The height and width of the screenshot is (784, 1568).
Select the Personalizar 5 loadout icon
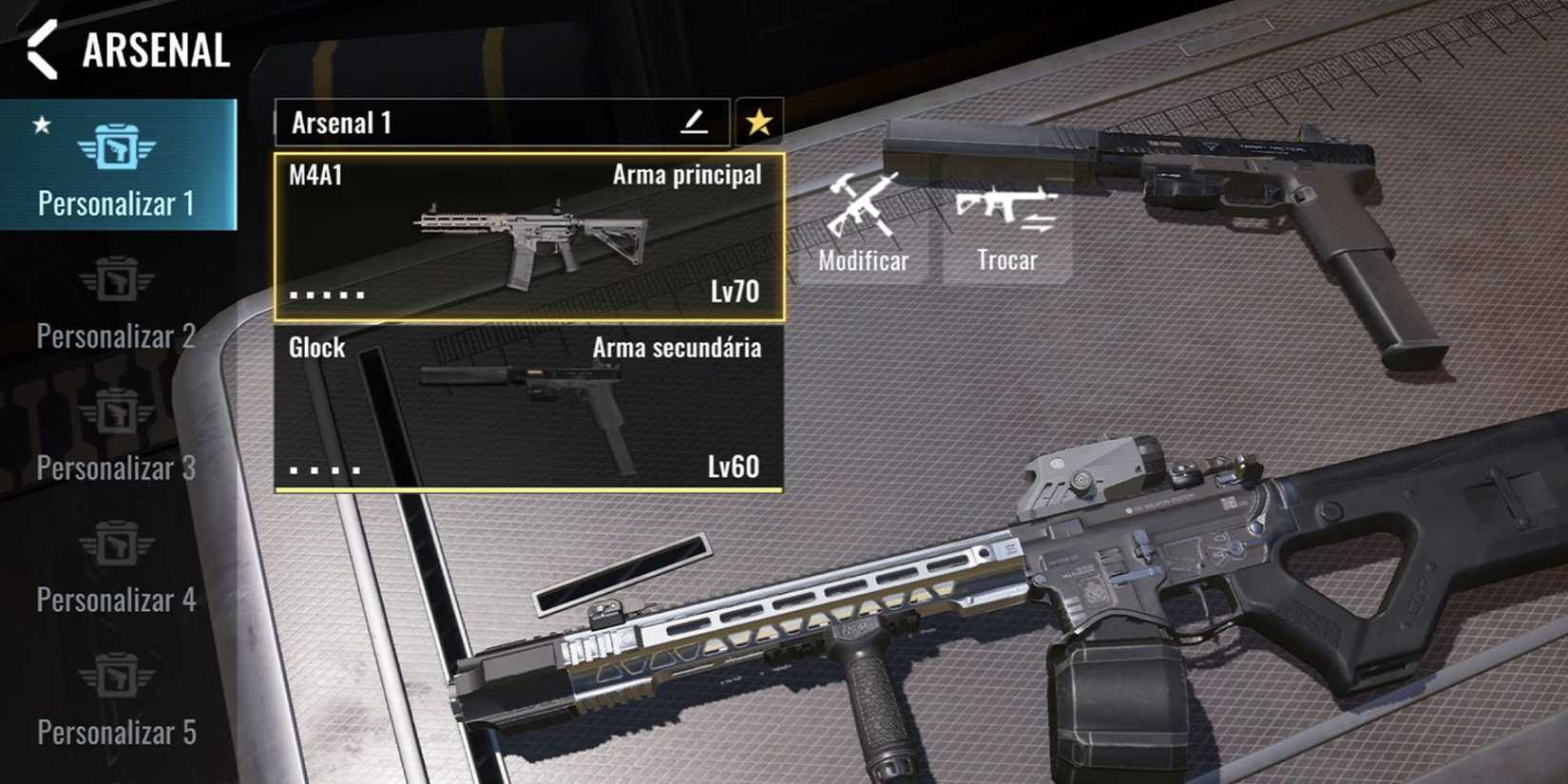click(118, 677)
